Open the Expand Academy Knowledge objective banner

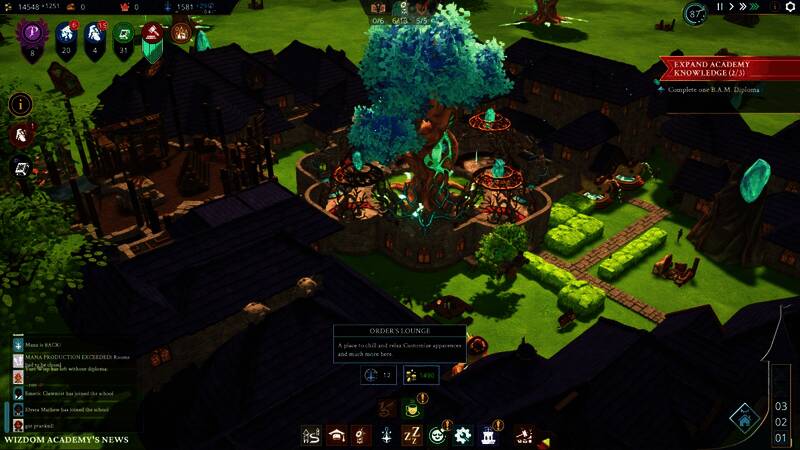click(x=727, y=69)
